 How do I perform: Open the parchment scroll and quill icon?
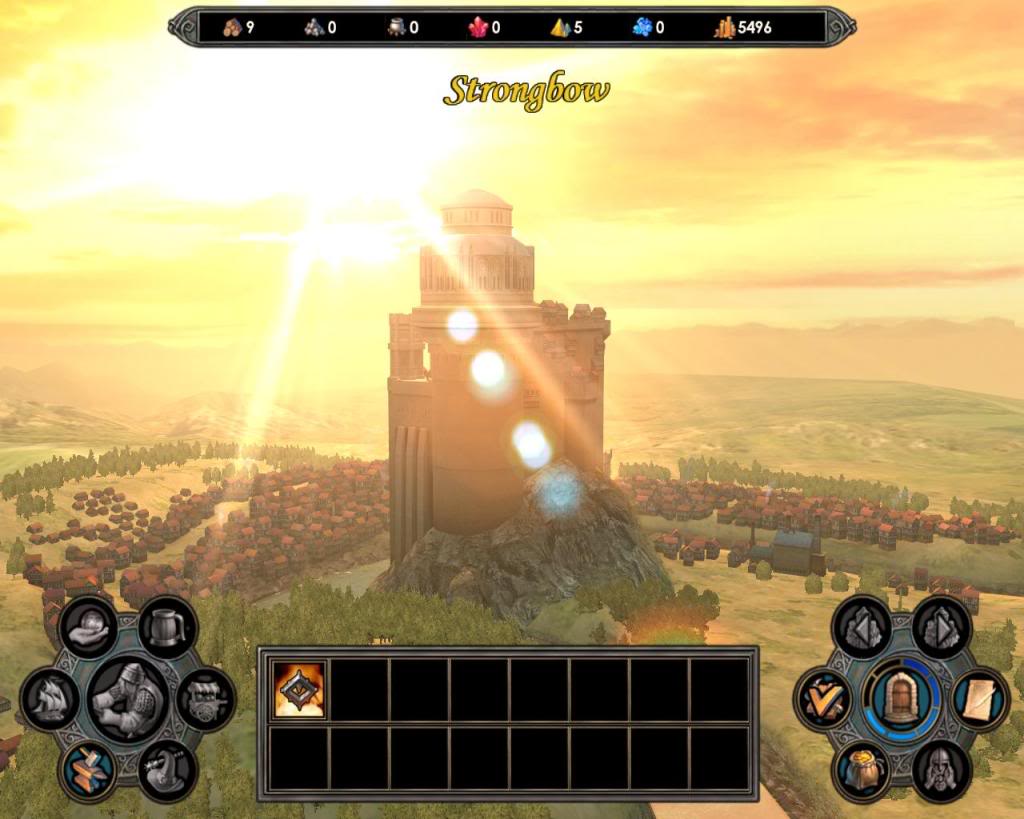[980, 698]
